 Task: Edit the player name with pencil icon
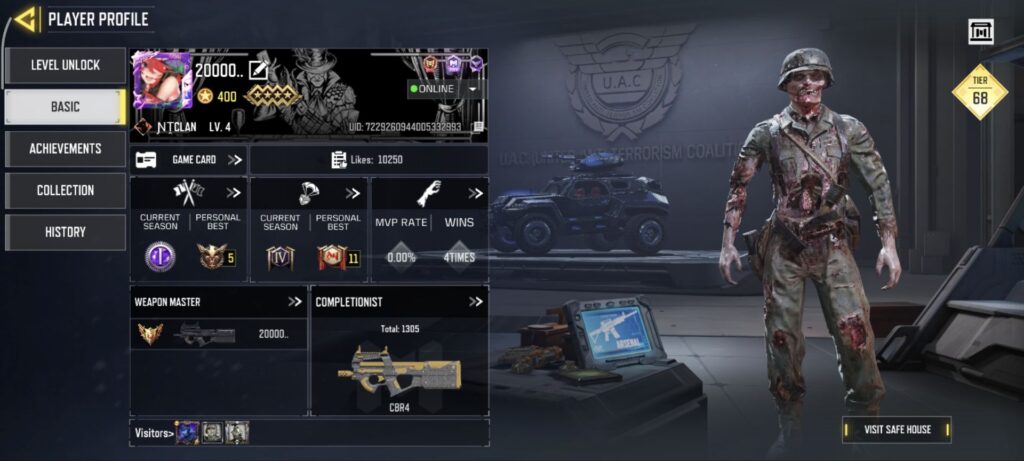(x=258, y=70)
